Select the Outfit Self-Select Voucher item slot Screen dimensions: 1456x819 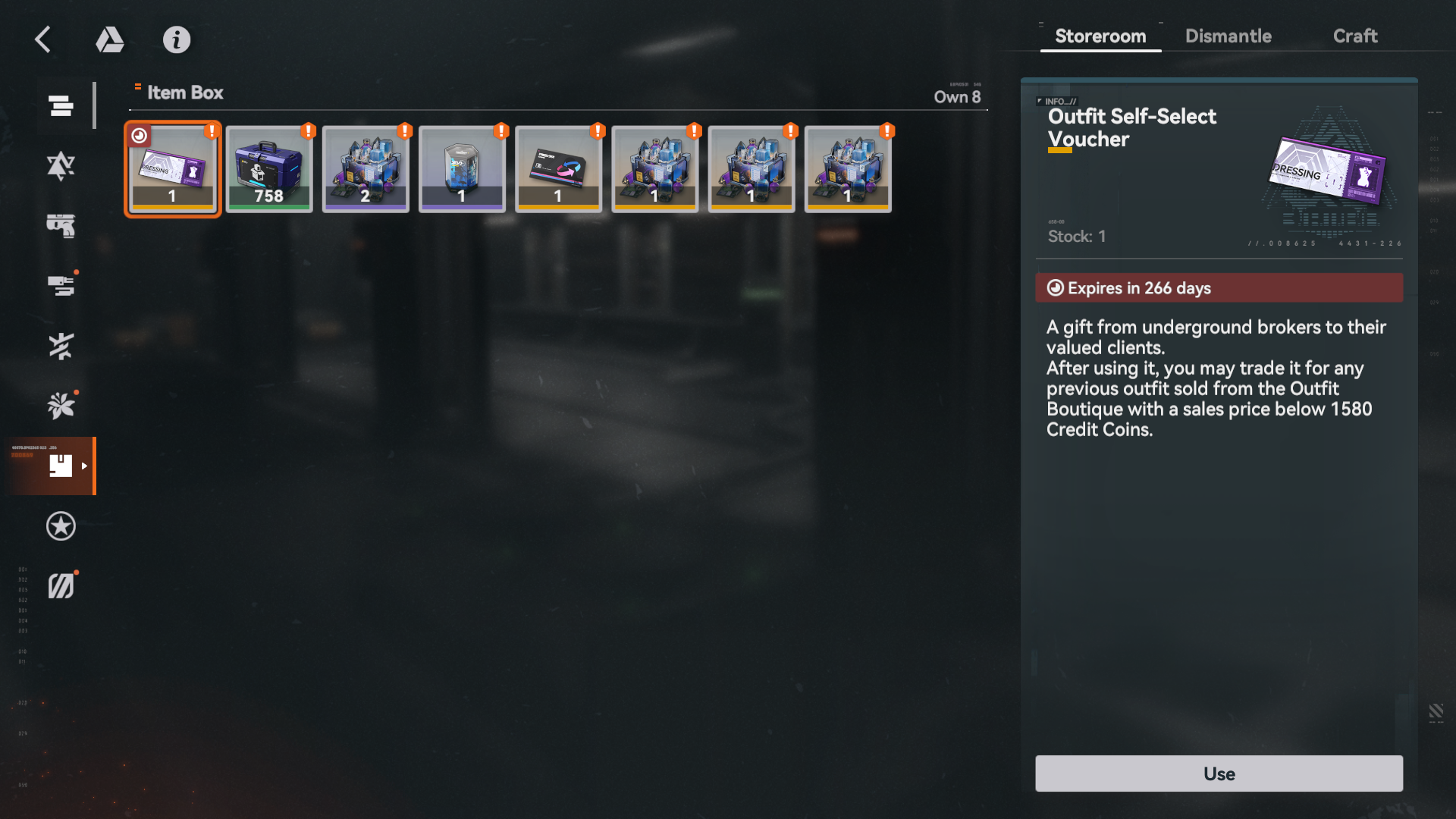(x=172, y=168)
